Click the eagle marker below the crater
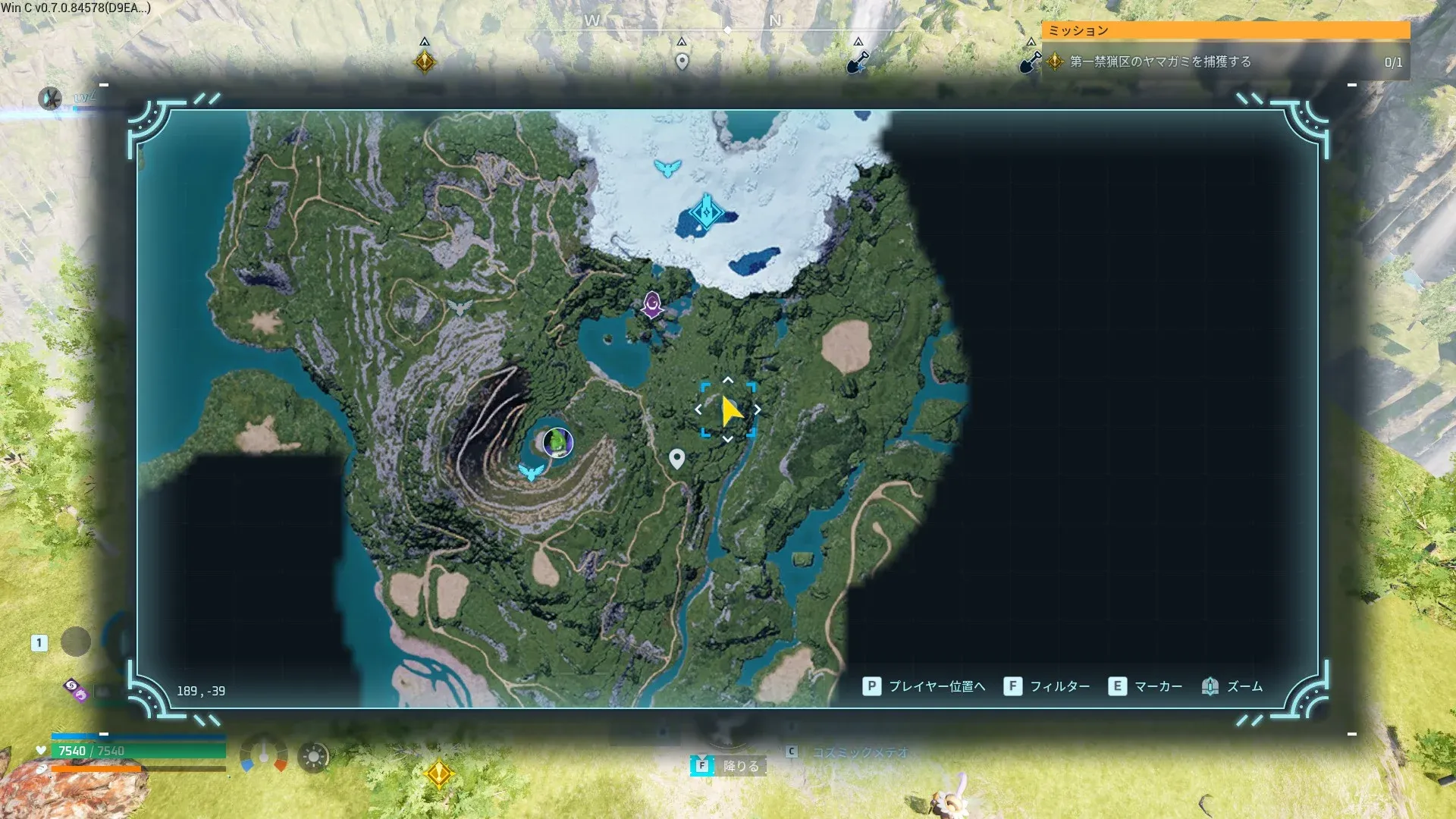Image resolution: width=1456 pixels, height=819 pixels. click(531, 472)
